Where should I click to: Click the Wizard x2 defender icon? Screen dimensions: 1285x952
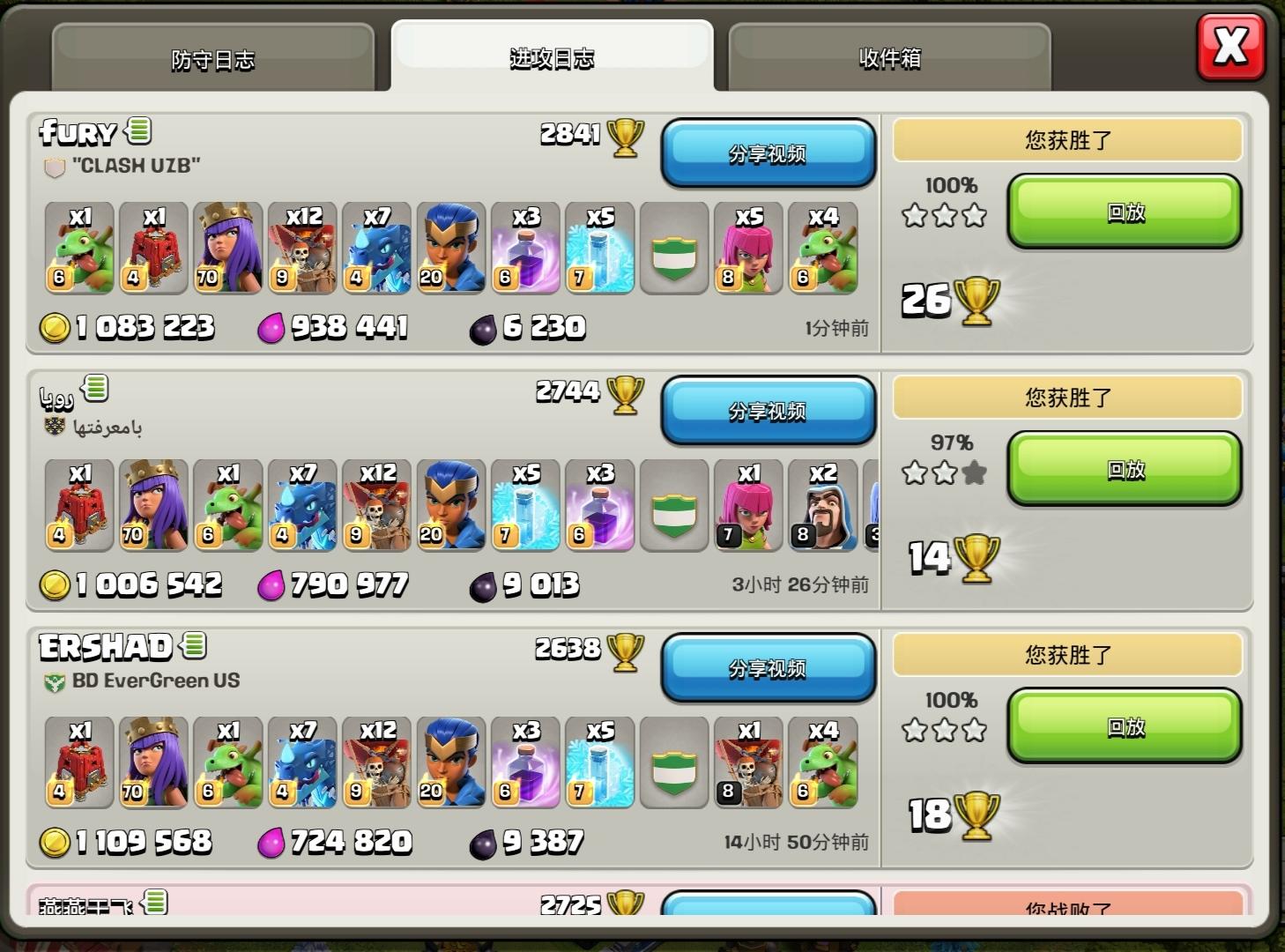821,507
